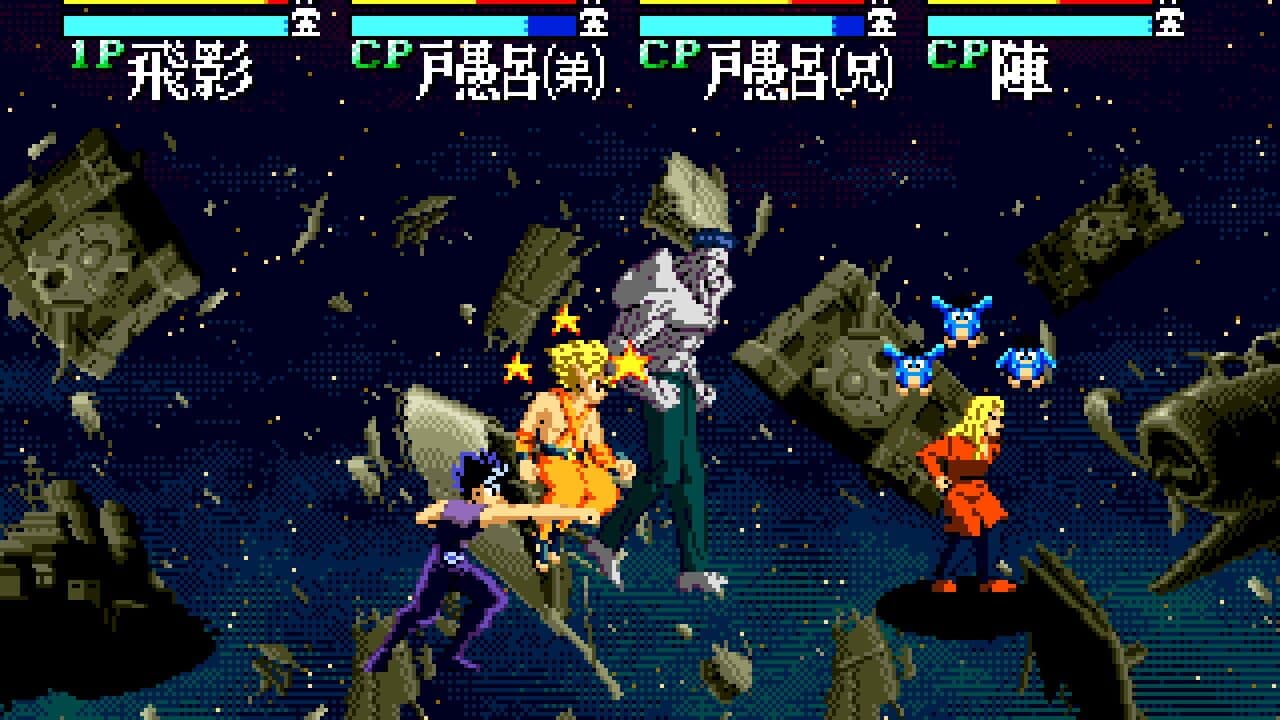Click the 金 icon next to 戸愚呂(弟)'s gauge
This screenshot has height=720, width=1280.
pos(594,22)
